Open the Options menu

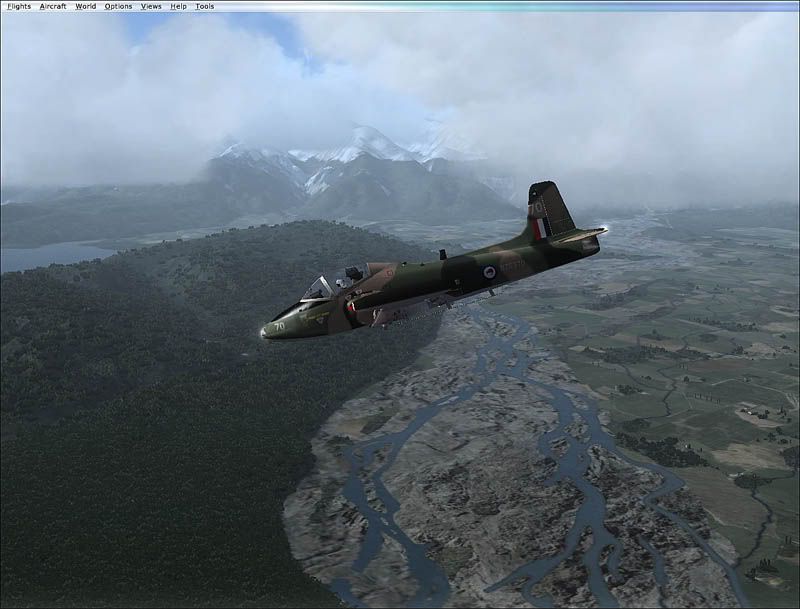(118, 6)
